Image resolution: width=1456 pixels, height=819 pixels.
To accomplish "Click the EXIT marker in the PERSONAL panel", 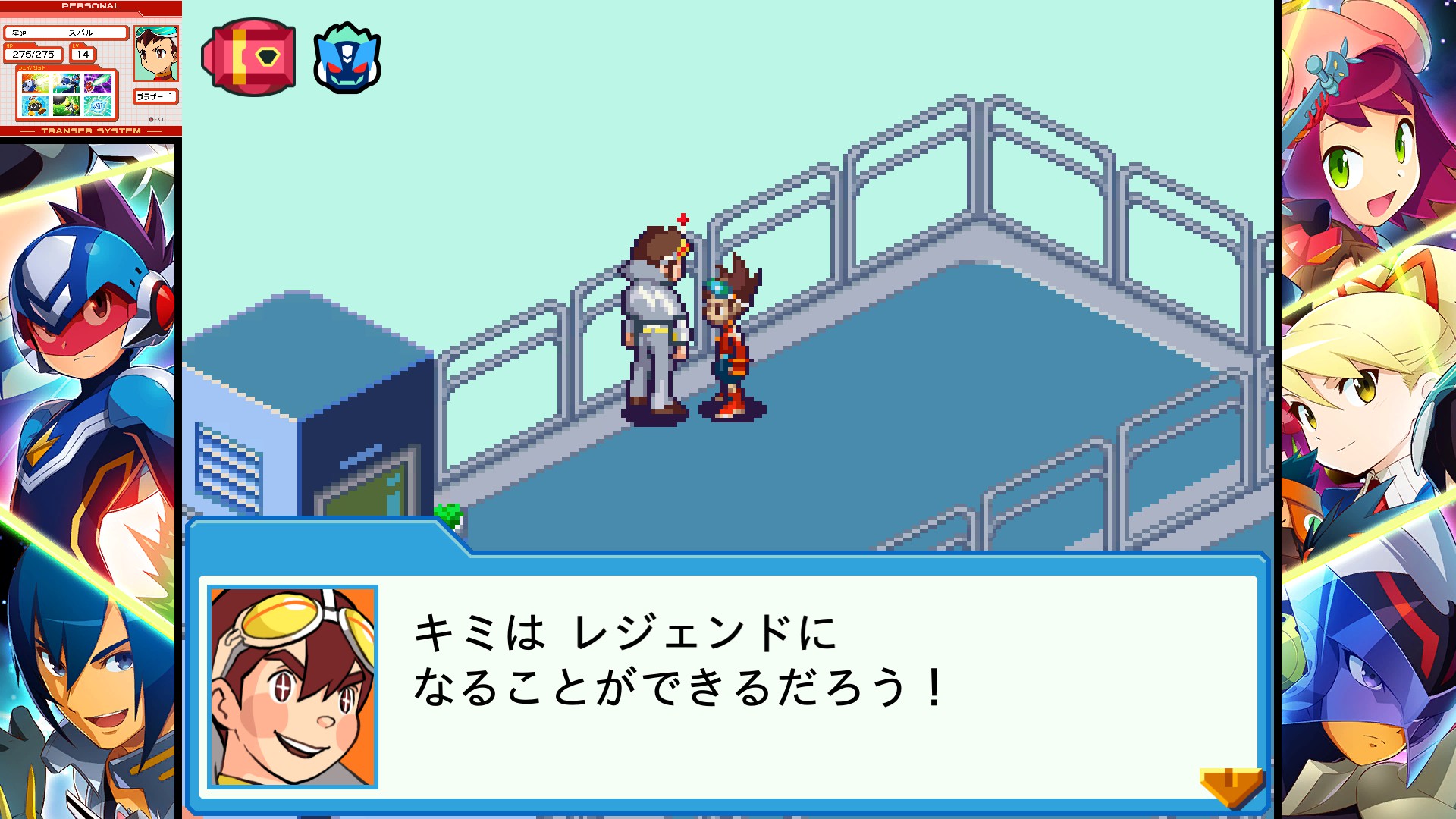I will pos(158,118).
